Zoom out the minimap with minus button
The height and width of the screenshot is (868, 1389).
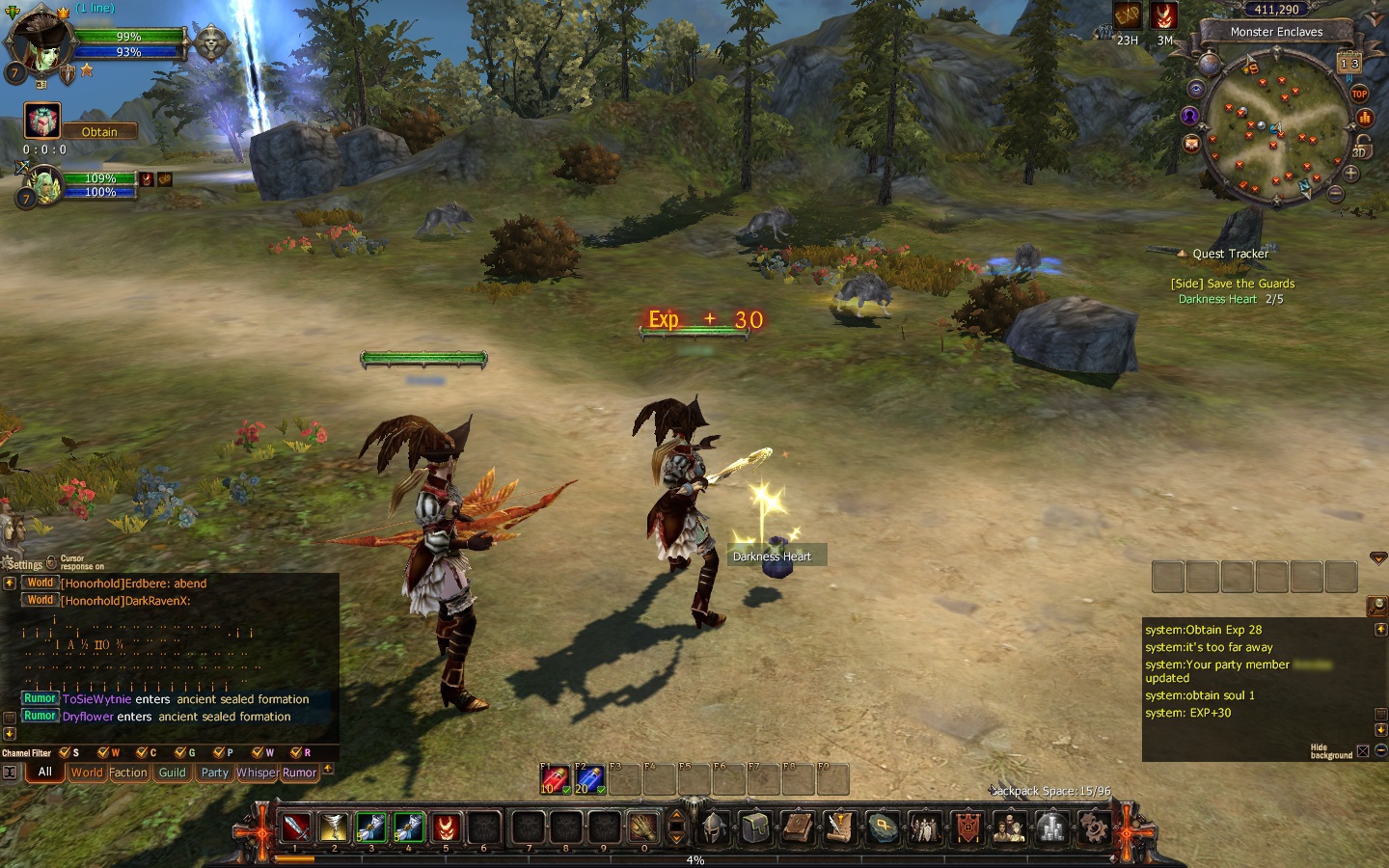click(x=1336, y=194)
